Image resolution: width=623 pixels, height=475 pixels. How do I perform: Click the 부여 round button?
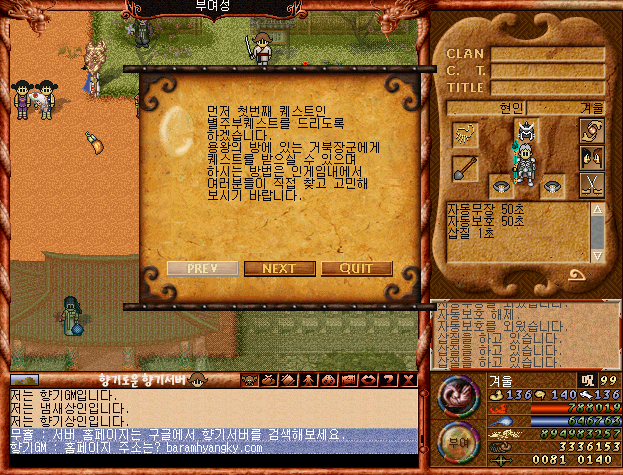458,441
